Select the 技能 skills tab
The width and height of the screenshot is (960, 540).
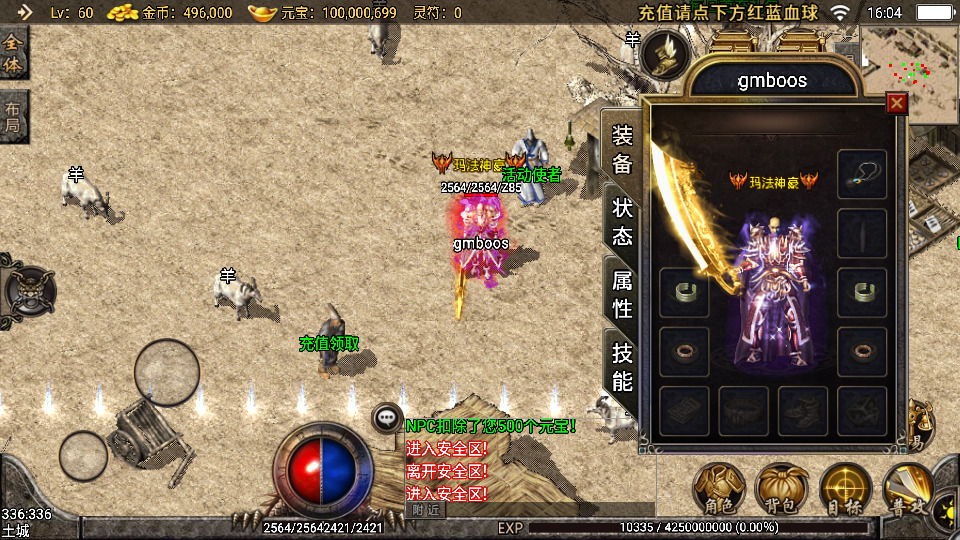[x=622, y=366]
